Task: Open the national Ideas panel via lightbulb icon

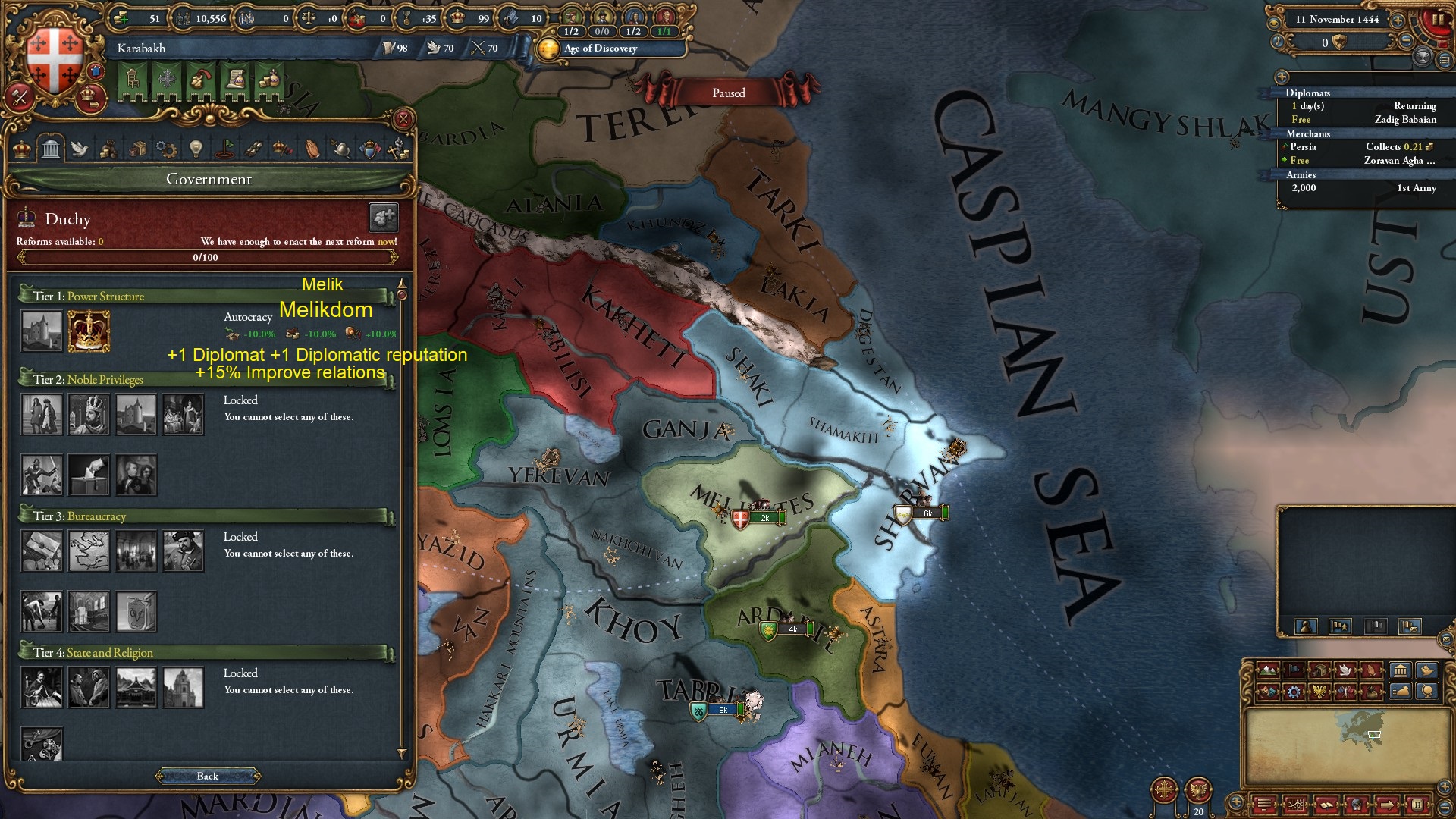Action: click(196, 149)
